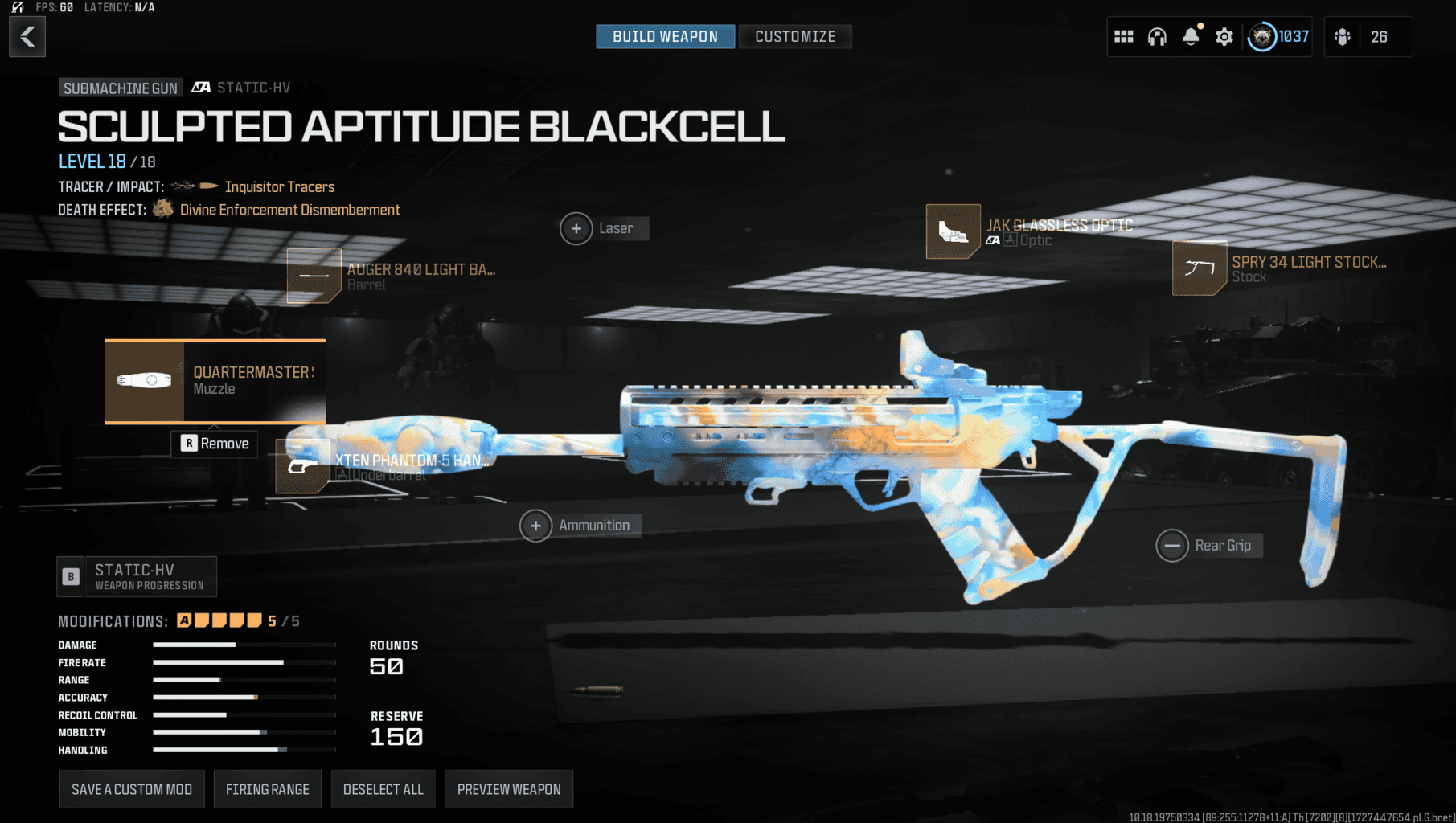Screen dimensions: 1456x823
Task: Toggle the Ammunition slot open
Action: click(x=535, y=526)
